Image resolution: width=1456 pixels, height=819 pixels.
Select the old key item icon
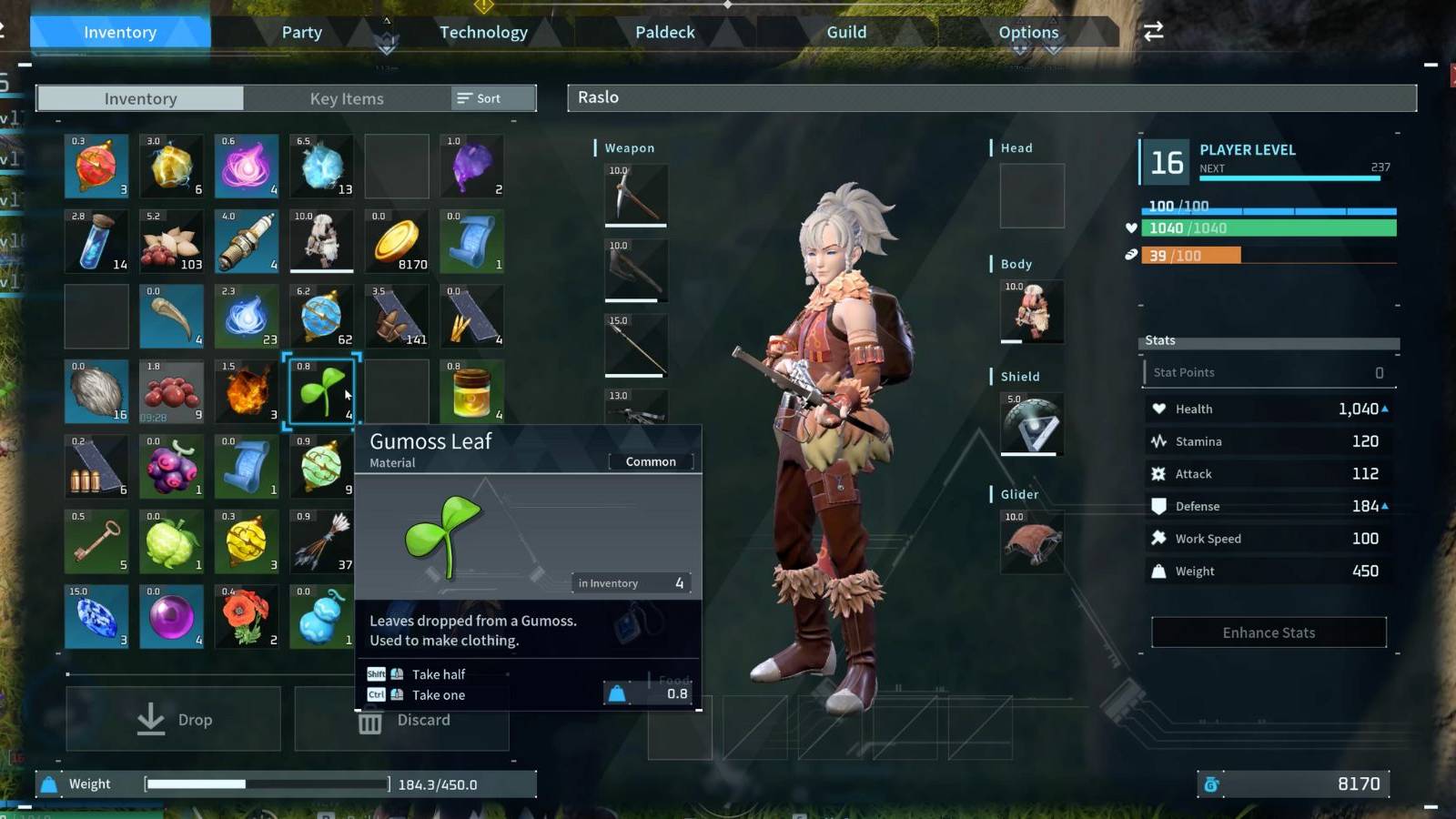pos(96,541)
